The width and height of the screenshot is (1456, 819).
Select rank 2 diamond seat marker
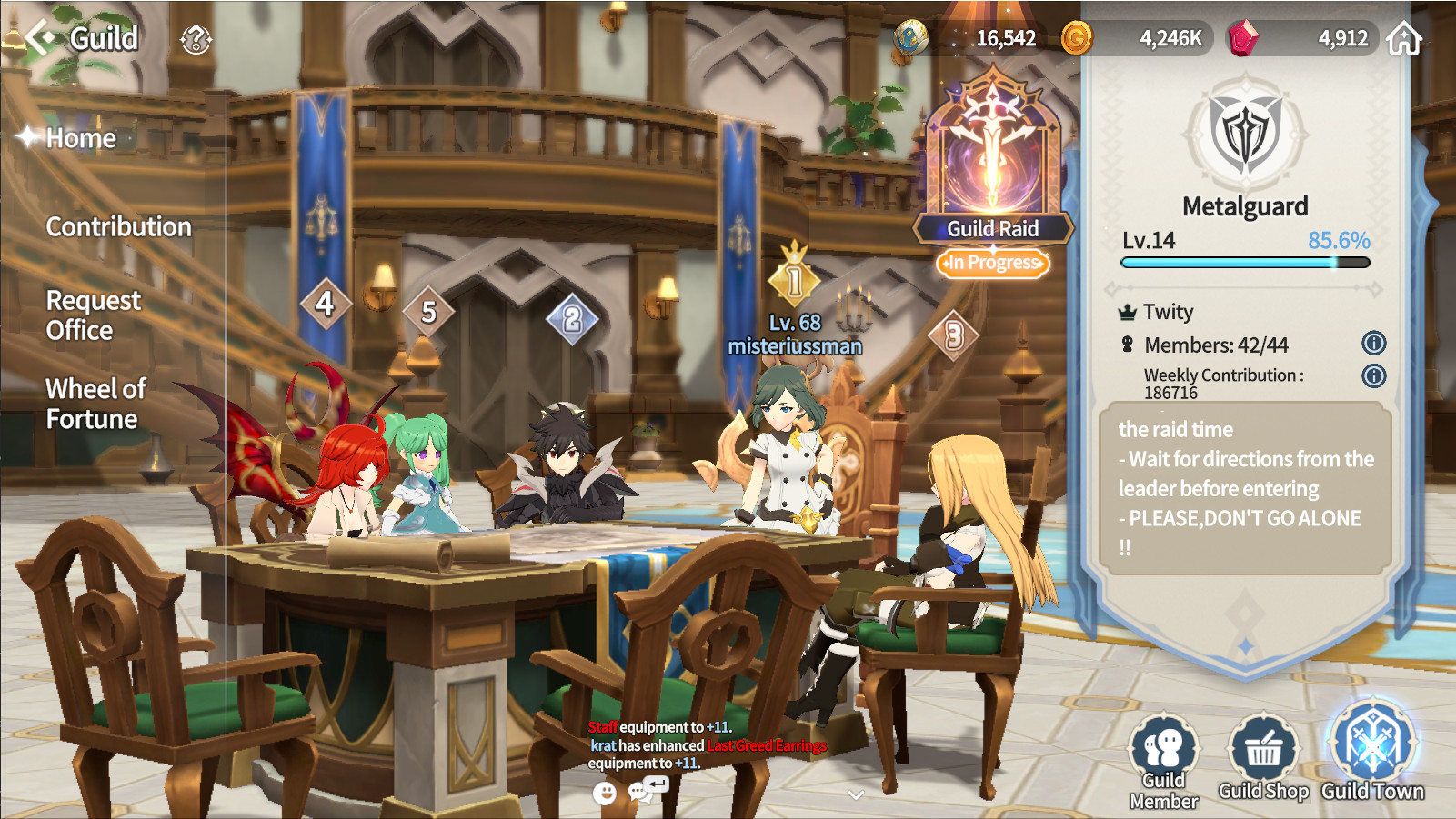(x=572, y=319)
